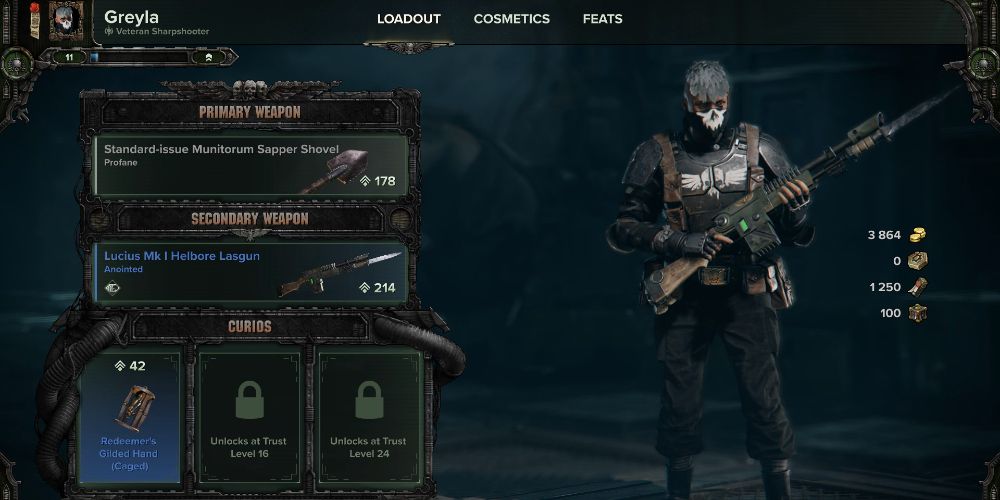The width and height of the screenshot is (1000, 500).
Task: Show the Feats tab
Action: (x=602, y=19)
